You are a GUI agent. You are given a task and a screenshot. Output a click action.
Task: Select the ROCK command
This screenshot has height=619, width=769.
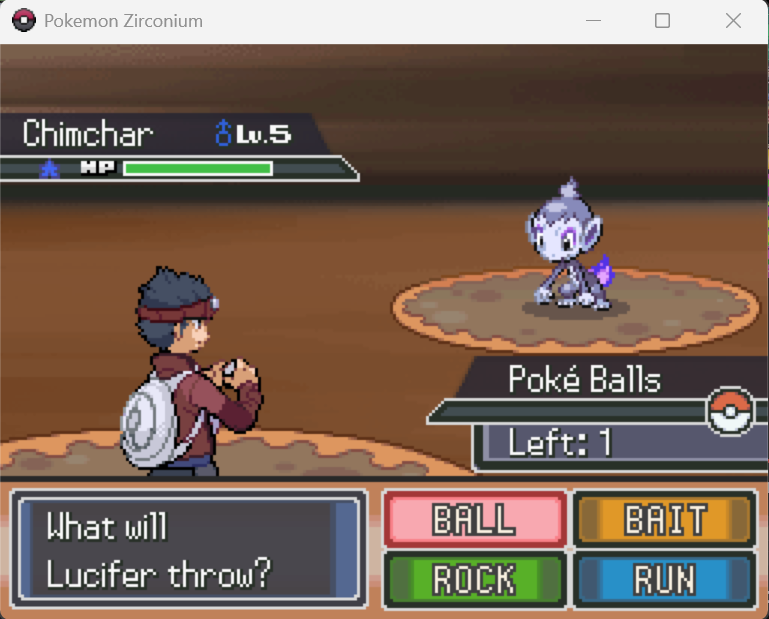(474, 579)
